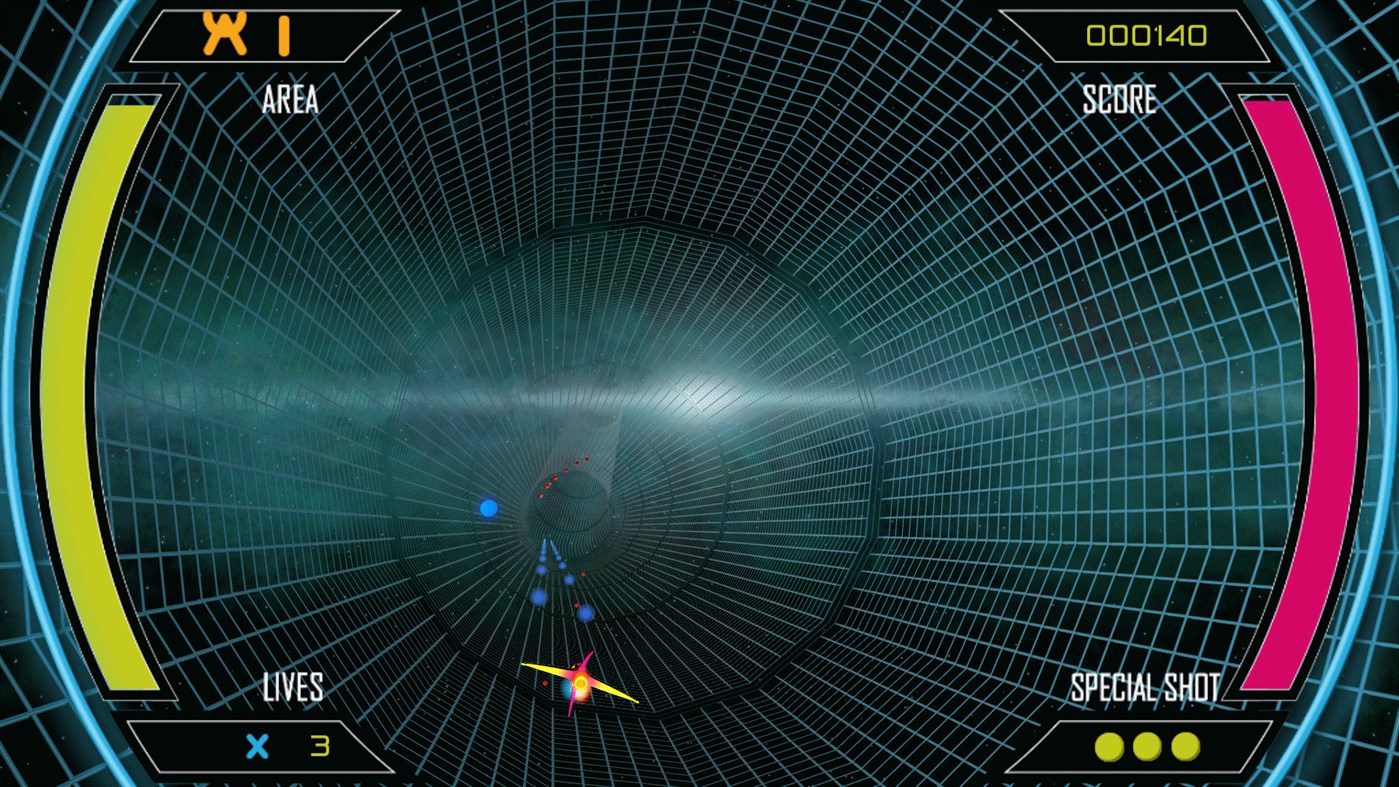
Task: Click the blue X multiplier beside lives count
Action: [258, 744]
